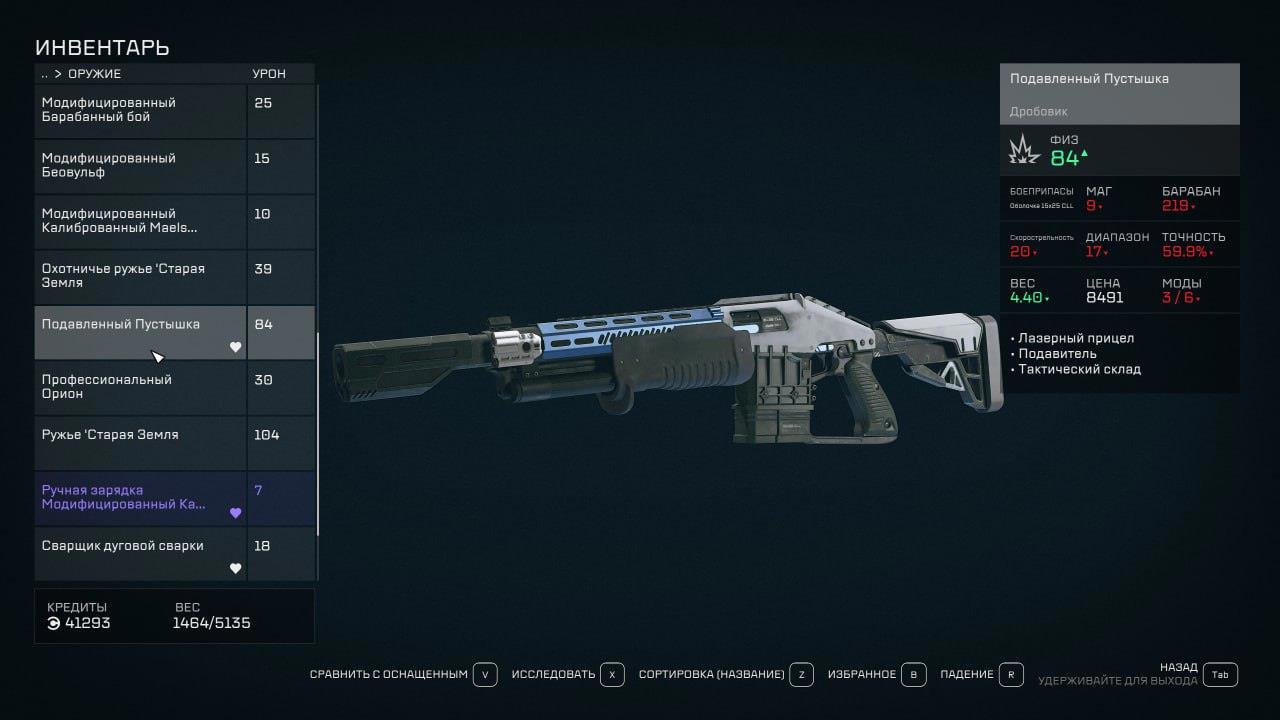Go back via the ОРУЖИЕ breadcrumb header

(93, 74)
